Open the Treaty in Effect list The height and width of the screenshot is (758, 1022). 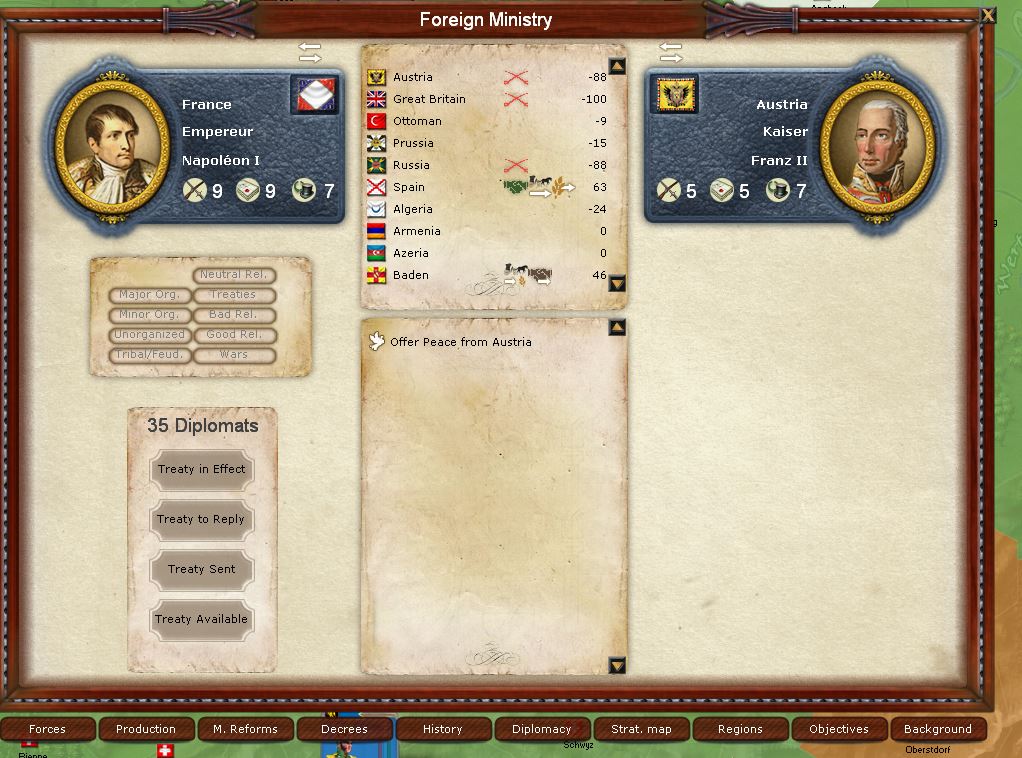pos(201,470)
